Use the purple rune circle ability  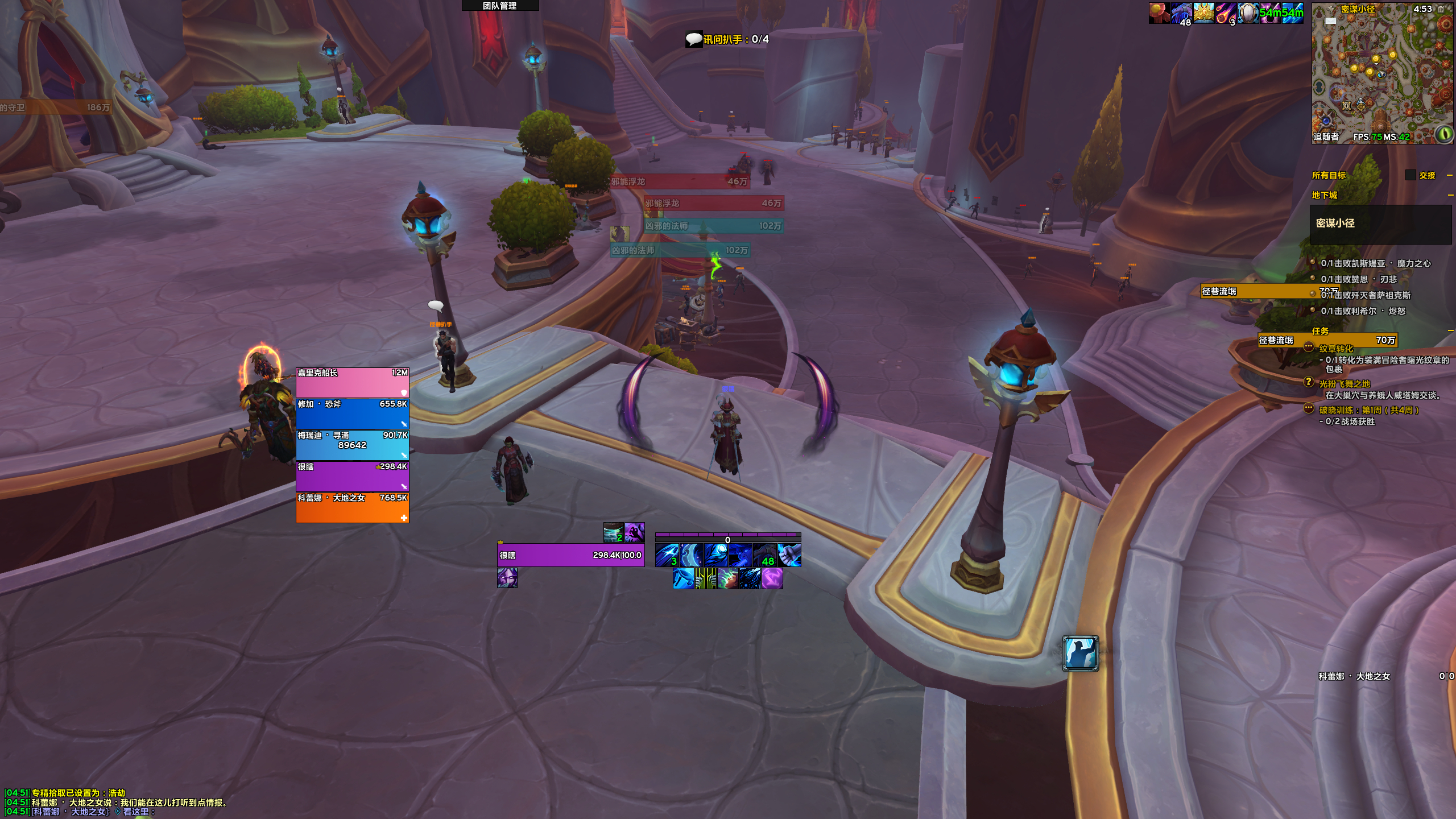click(x=772, y=579)
